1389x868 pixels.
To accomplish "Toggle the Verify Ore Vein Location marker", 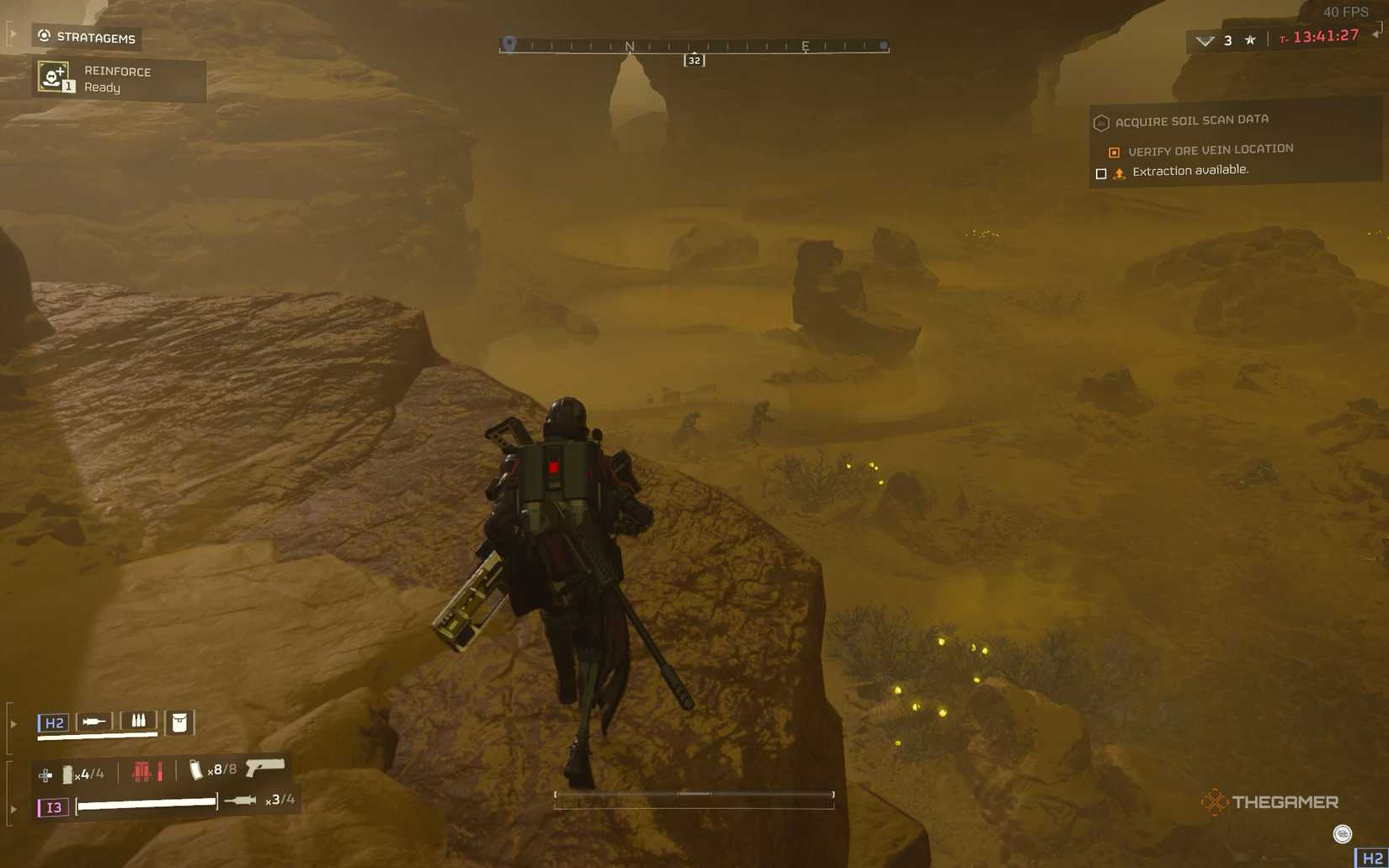I will (1114, 152).
